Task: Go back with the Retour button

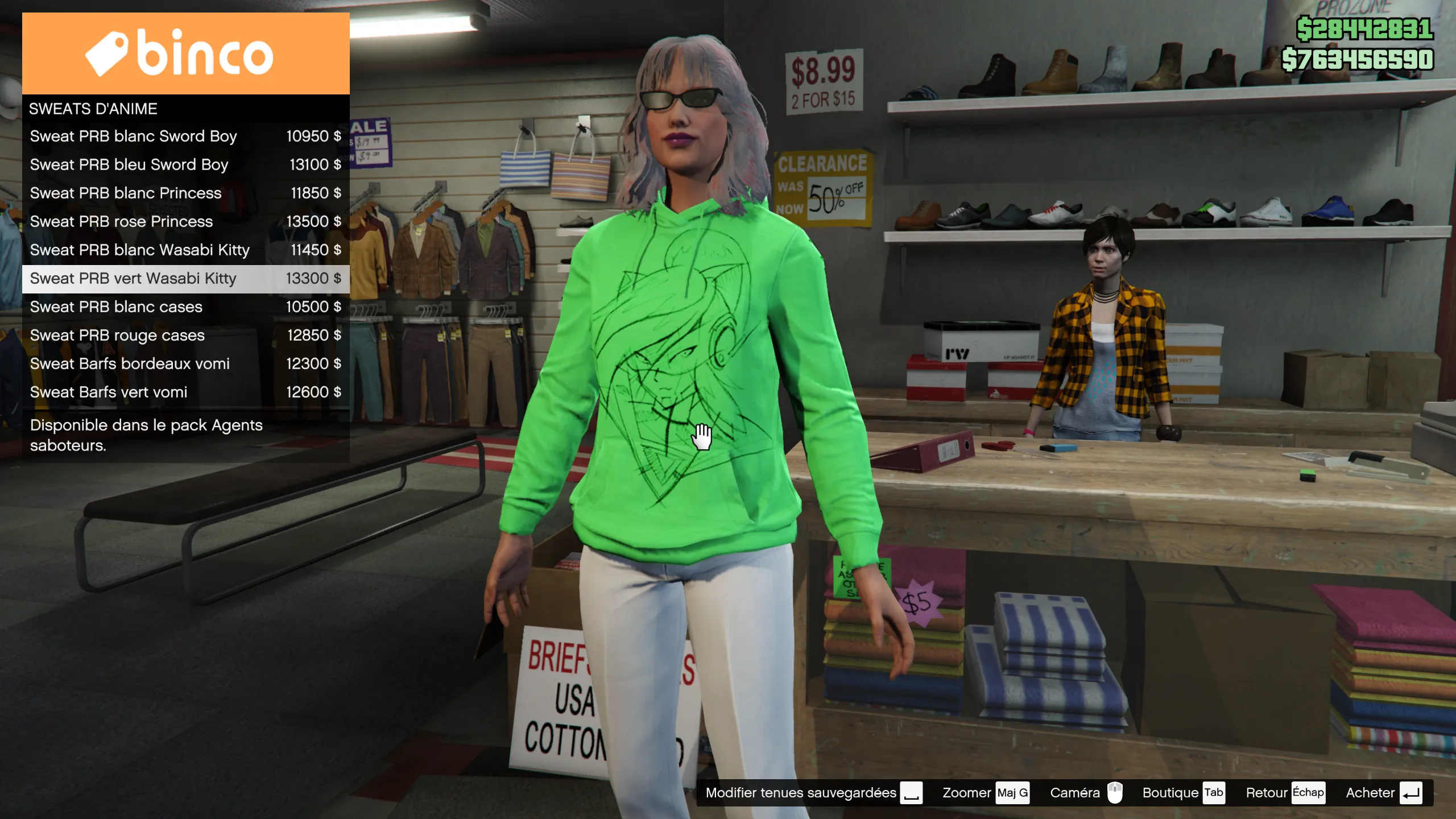Action: pos(1285,793)
